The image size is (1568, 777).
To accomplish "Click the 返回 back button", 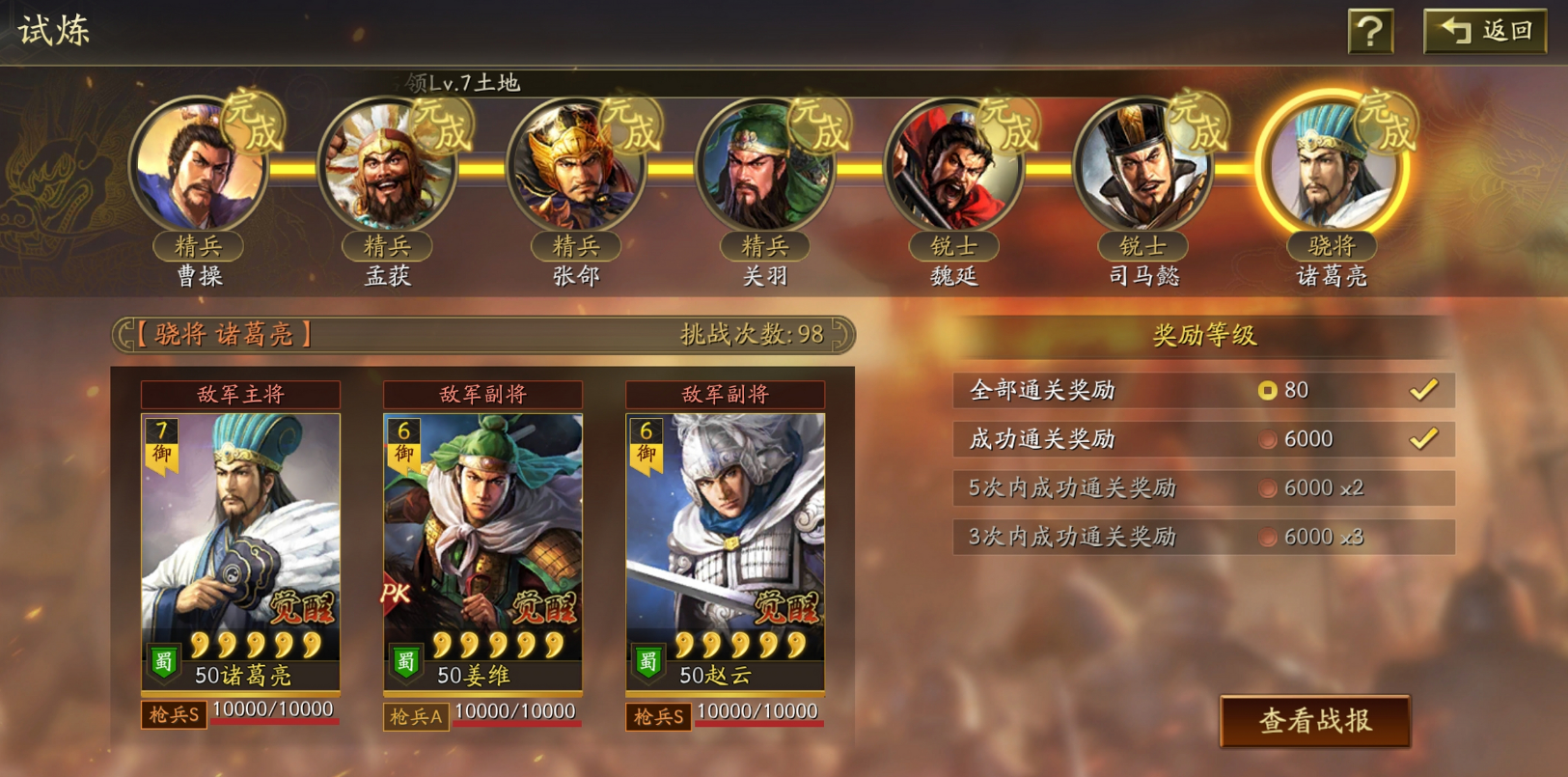I will (1485, 31).
